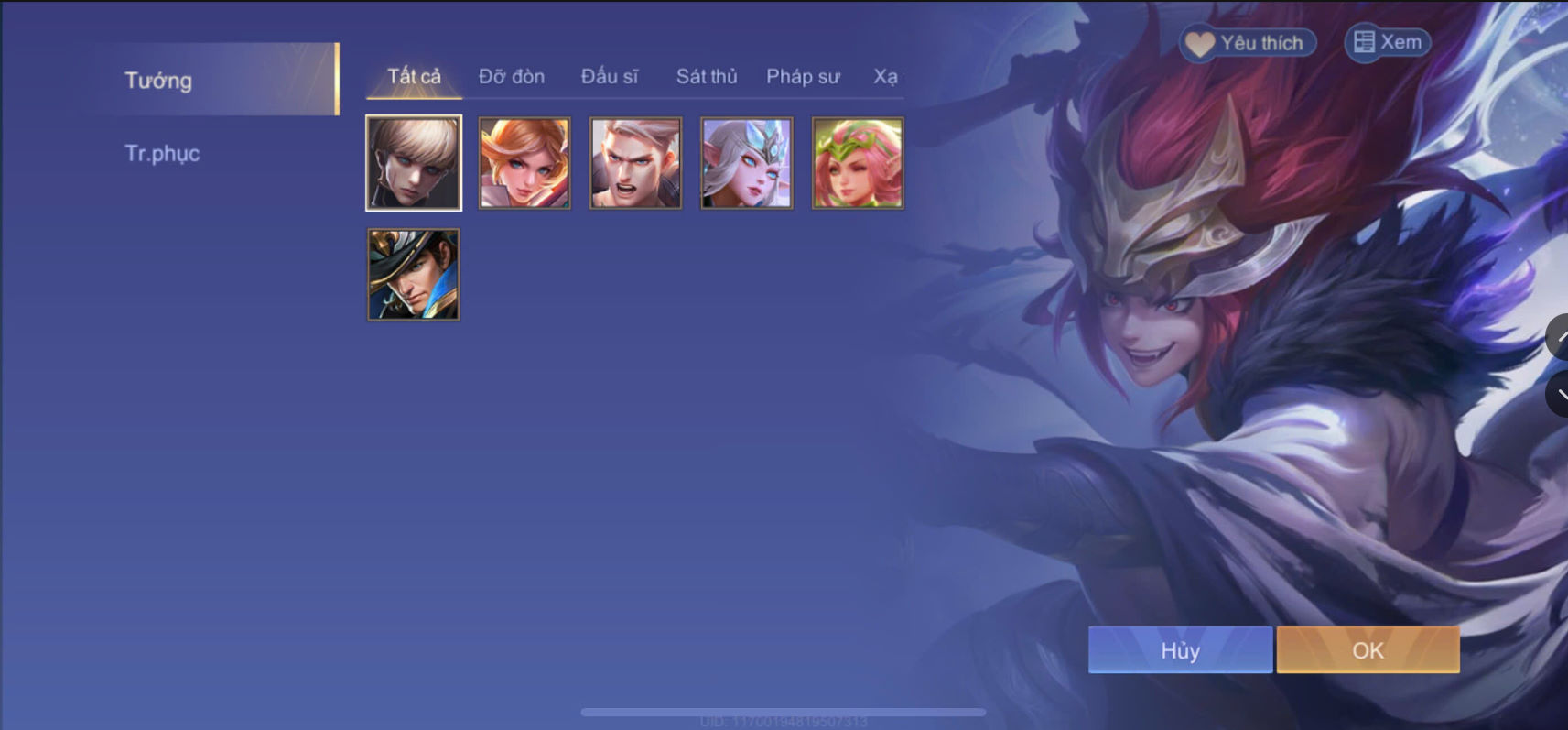Open the Xem list view icon
Image resolution: width=1568 pixels, height=730 pixels.
click(x=1387, y=41)
